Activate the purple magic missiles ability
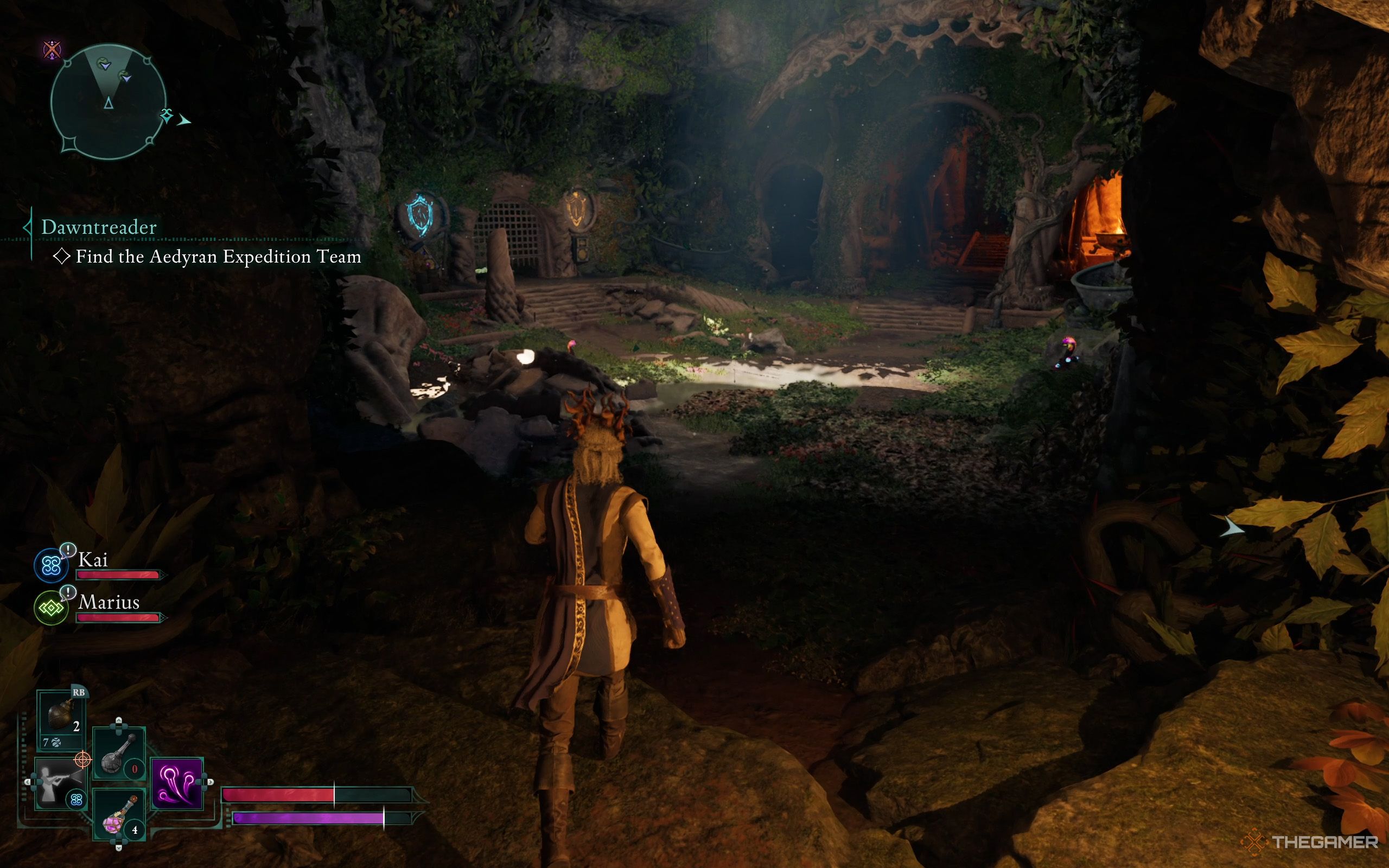The width and height of the screenshot is (1389, 868). pos(177,783)
